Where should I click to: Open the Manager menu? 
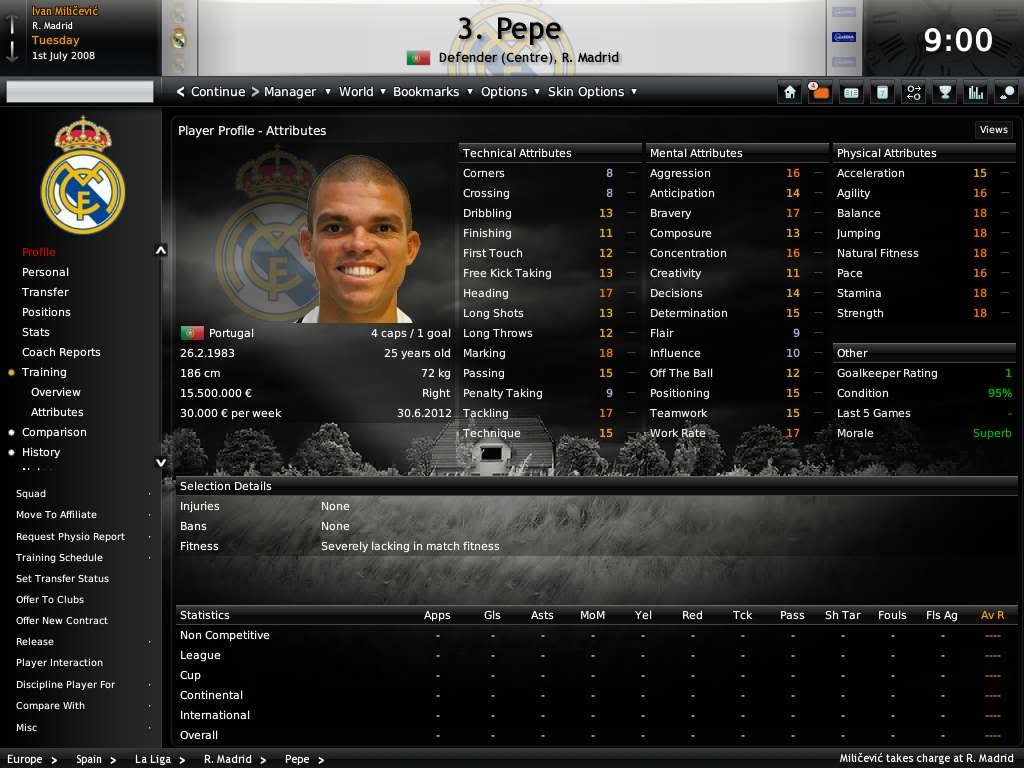(290, 92)
